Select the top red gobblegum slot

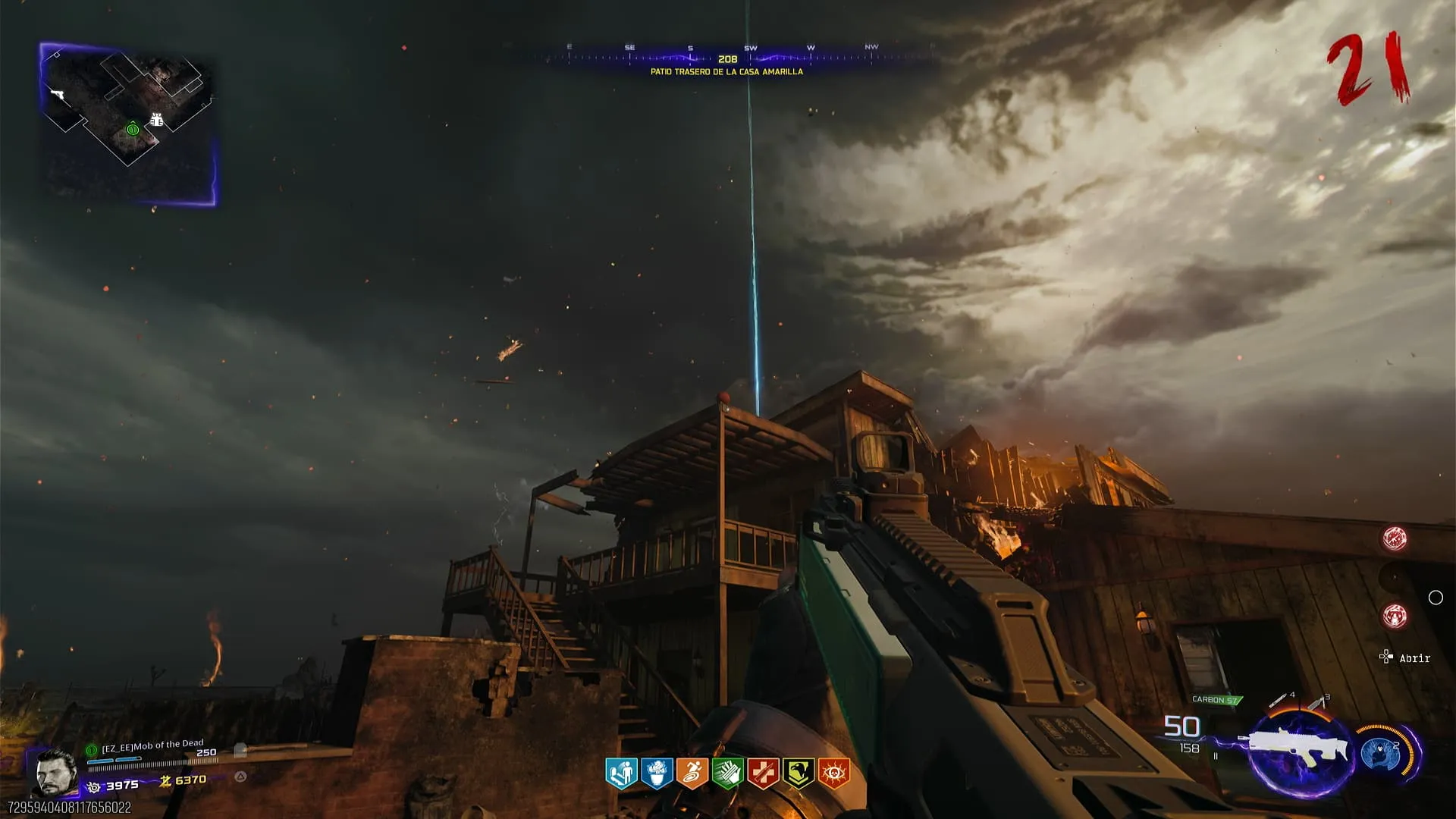click(x=1395, y=538)
